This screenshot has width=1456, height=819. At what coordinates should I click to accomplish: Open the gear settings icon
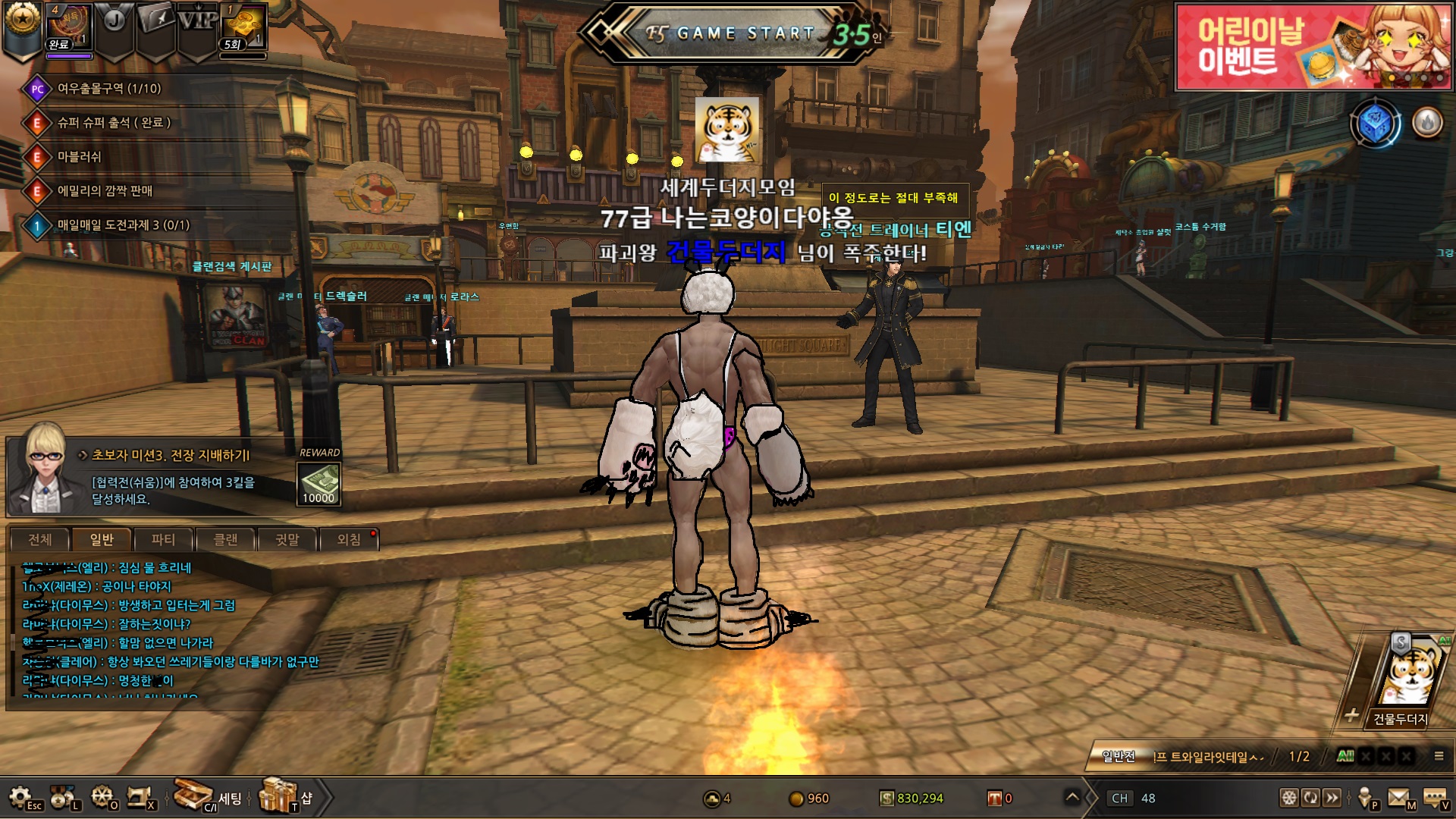pos(20,797)
